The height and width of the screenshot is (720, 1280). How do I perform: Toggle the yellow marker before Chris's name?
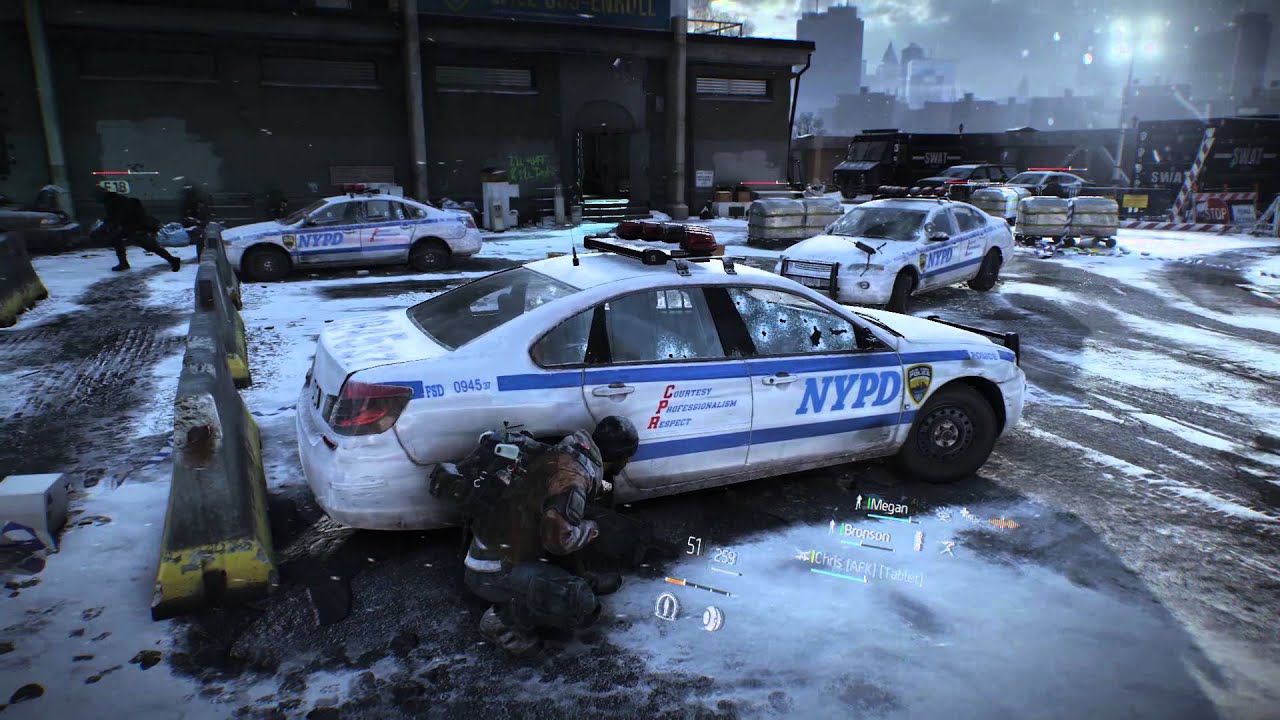coord(813,559)
